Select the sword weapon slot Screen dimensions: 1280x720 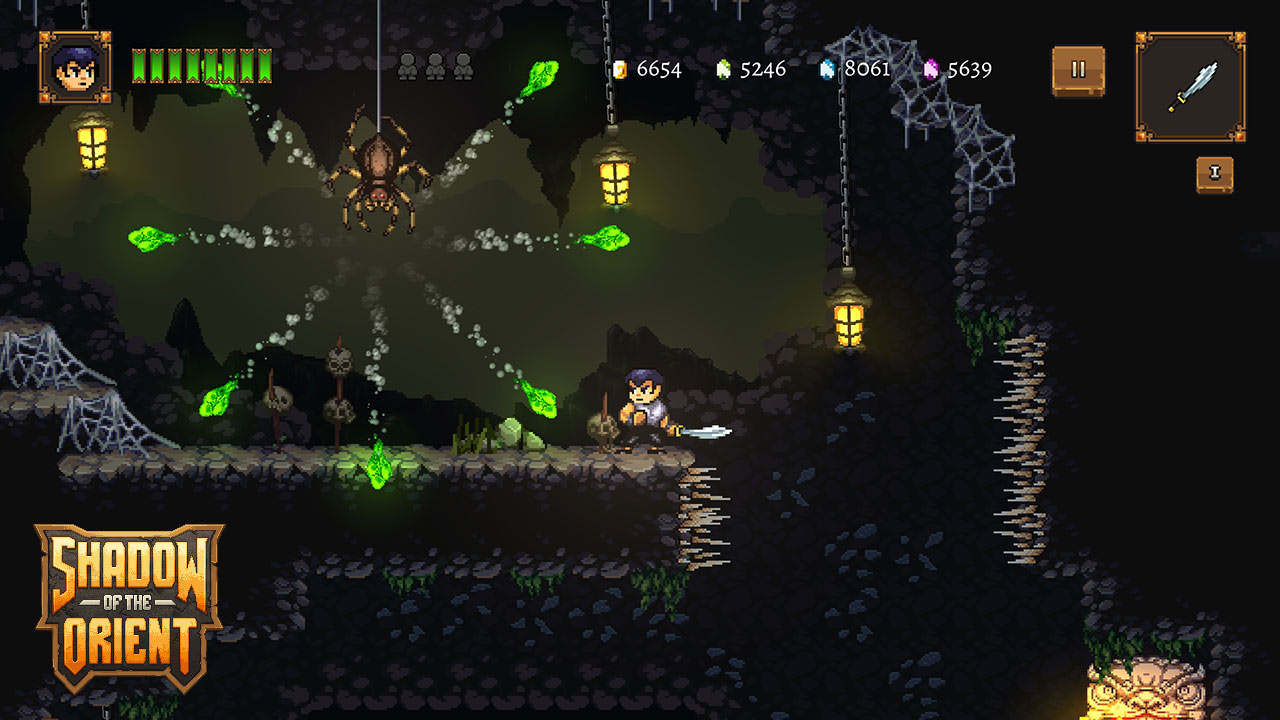click(1190, 86)
